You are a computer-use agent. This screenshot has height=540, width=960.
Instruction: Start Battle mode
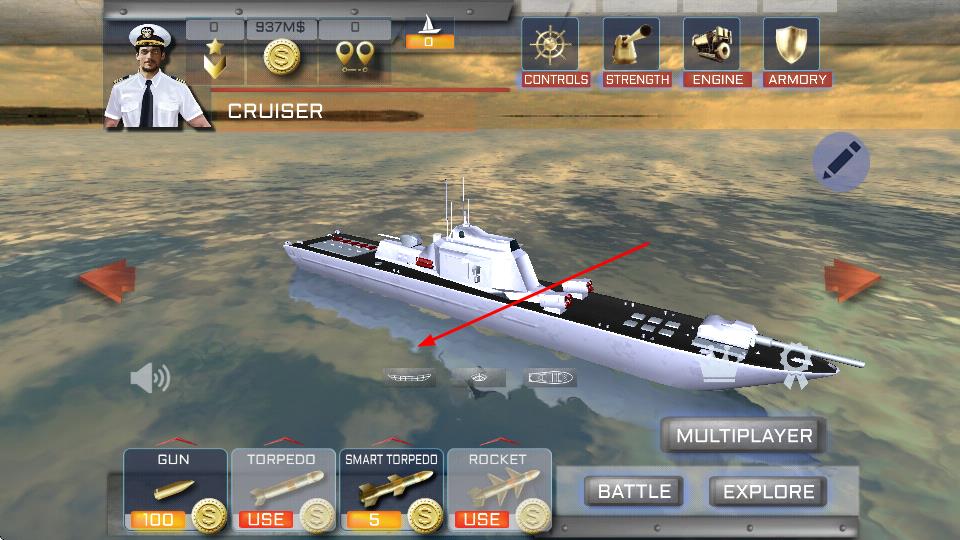[634, 491]
